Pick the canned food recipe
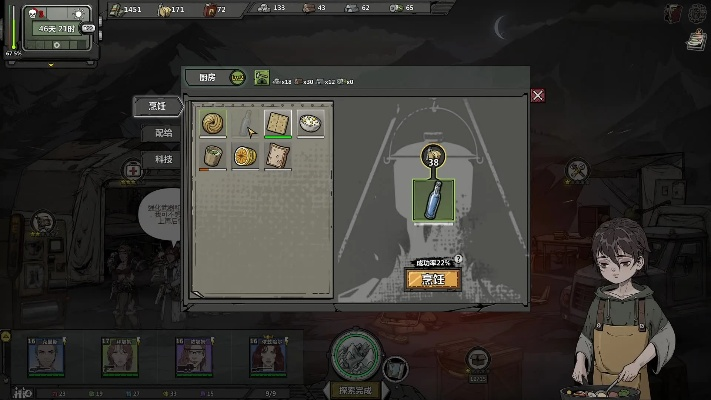The width and height of the screenshot is (711, 400). (212, 155)
